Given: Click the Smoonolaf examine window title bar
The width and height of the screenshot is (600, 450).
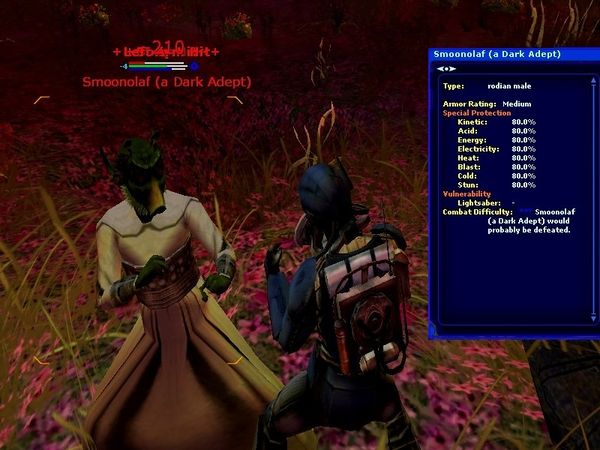Looking at the screenshot, I should pos(499,54).
